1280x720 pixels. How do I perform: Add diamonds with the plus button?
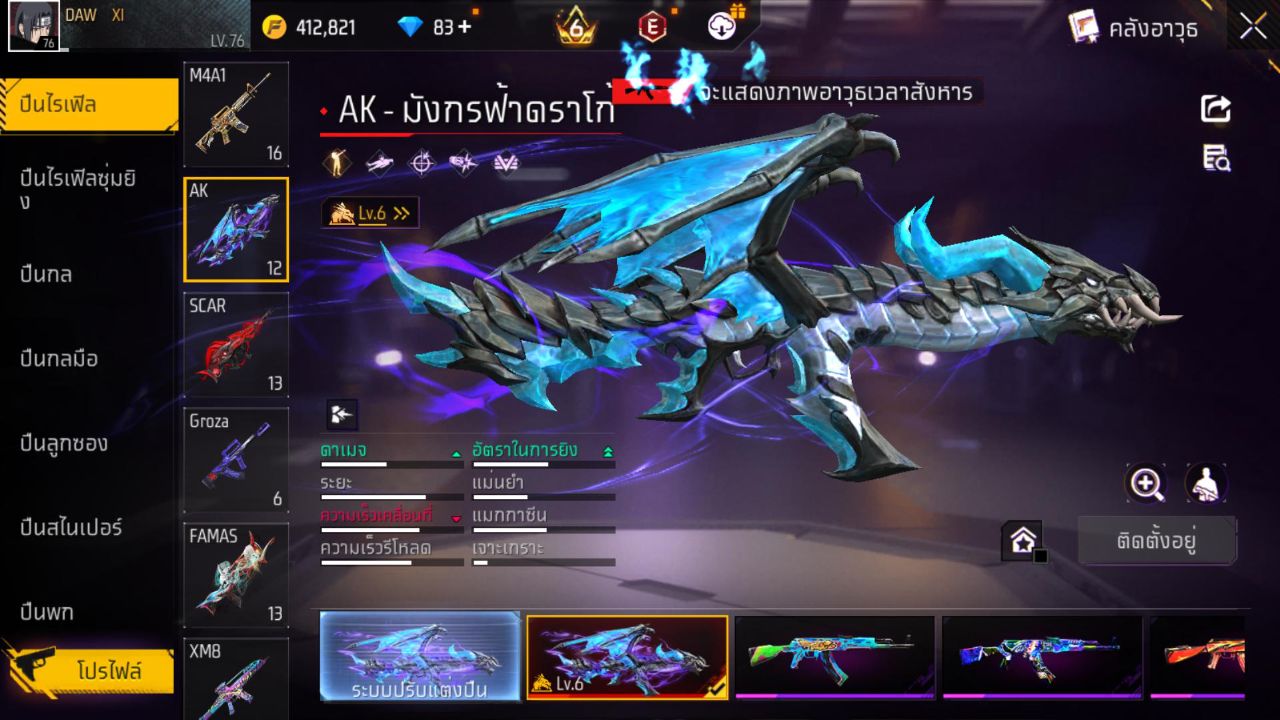464,27
